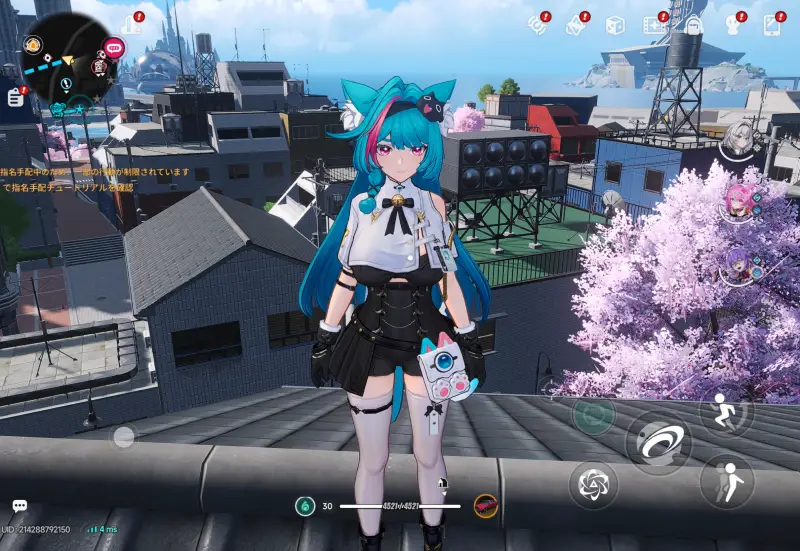Open the dice icon menu
The height and width of the screenshot is (551, 800).
[615, 25]
